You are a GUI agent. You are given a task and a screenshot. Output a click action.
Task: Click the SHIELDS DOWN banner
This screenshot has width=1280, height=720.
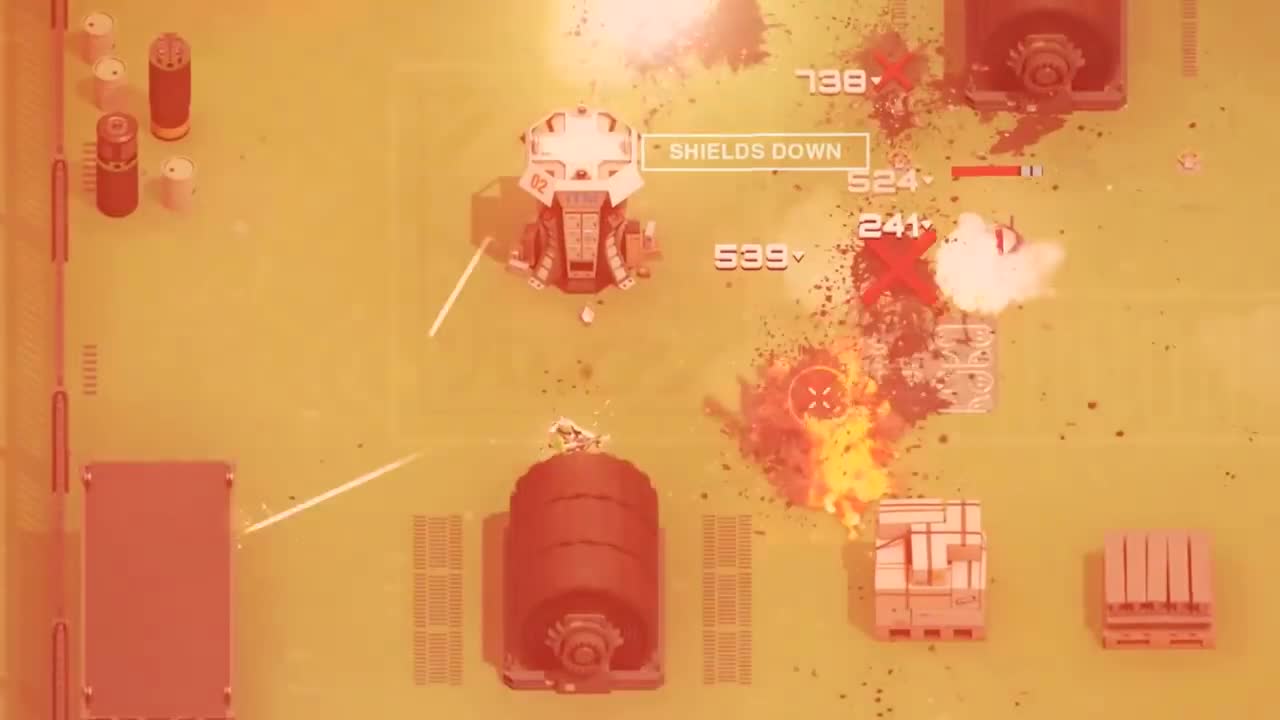pos(755,152)
